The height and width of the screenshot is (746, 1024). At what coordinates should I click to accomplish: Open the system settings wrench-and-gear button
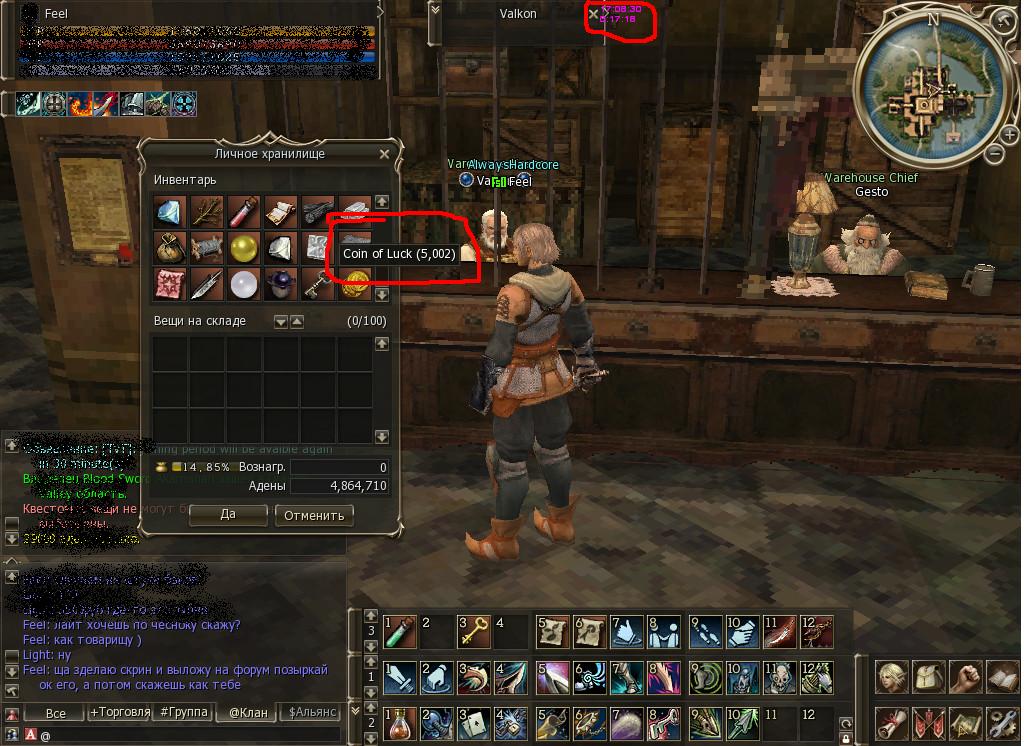point(1002,721)
